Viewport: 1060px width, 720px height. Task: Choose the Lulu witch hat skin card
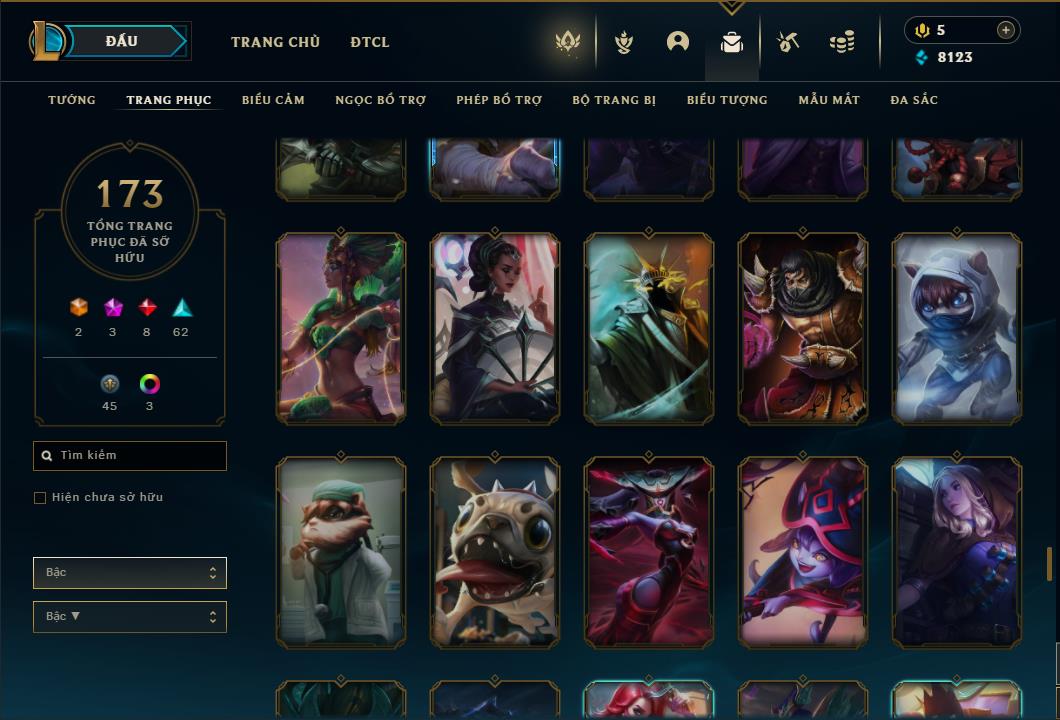point(803,551)
